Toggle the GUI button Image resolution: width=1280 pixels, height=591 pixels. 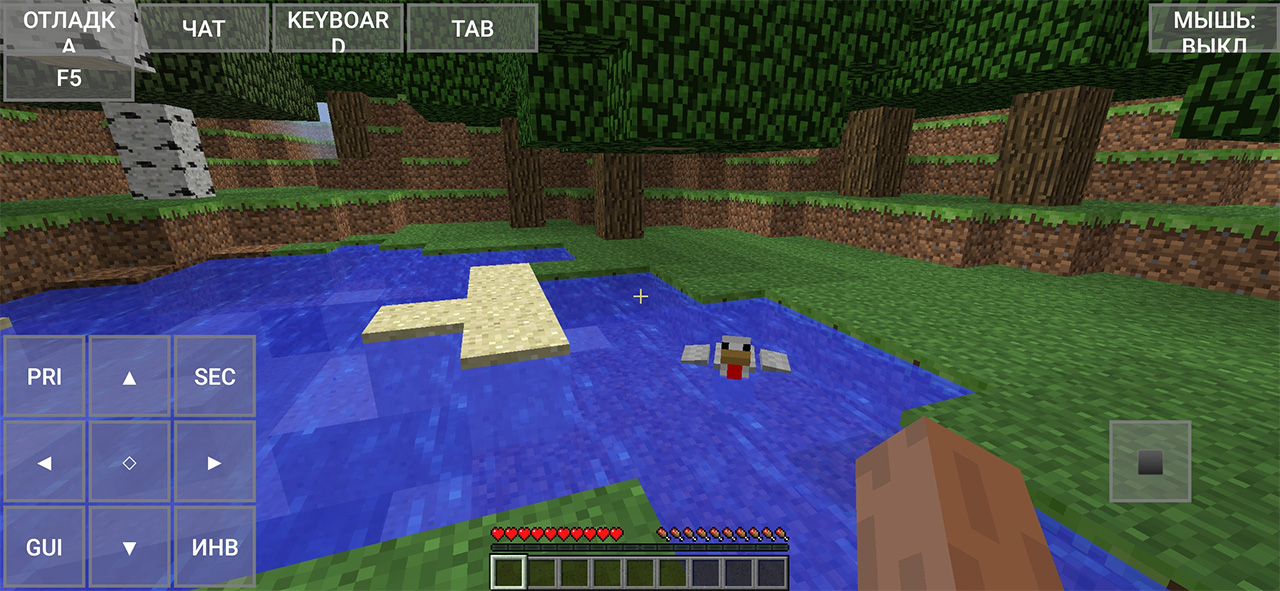(44, 547)
